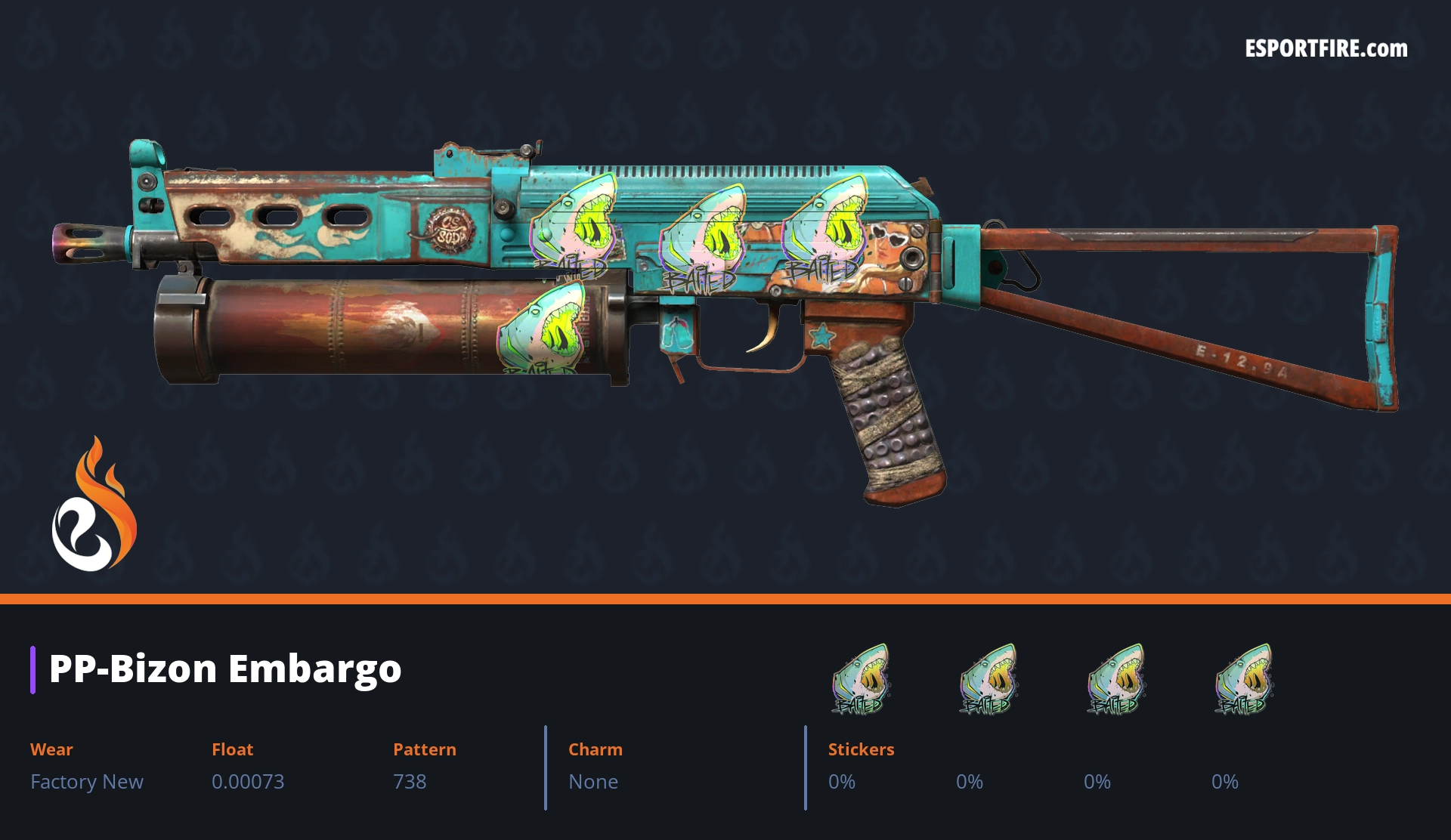The image size is (1451, 840).
Task: Open the ESPORTFIRE.com site link
Action: (1326, 49)
